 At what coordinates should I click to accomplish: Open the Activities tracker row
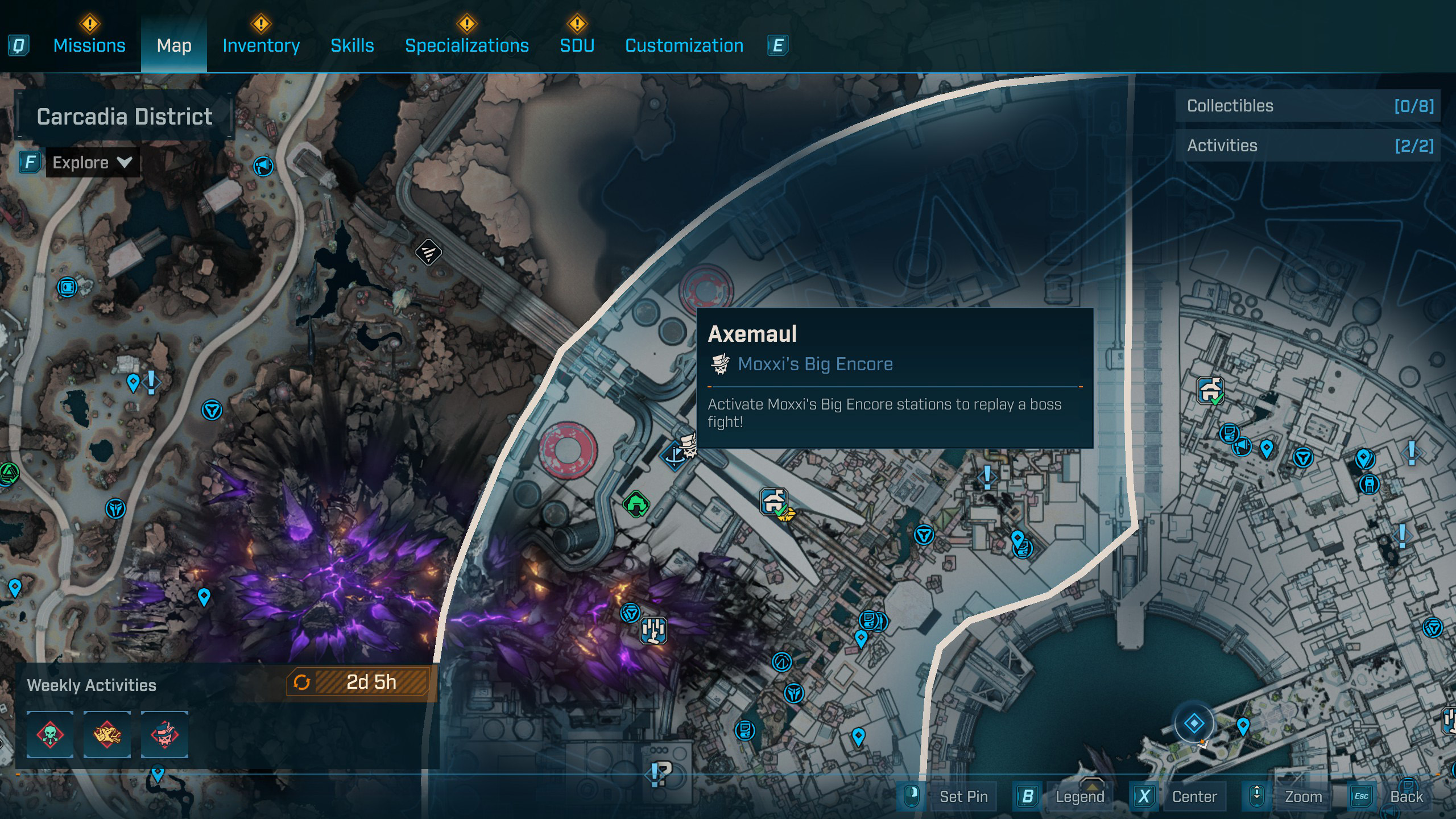pyautogui.click(x=1308, y=146)
